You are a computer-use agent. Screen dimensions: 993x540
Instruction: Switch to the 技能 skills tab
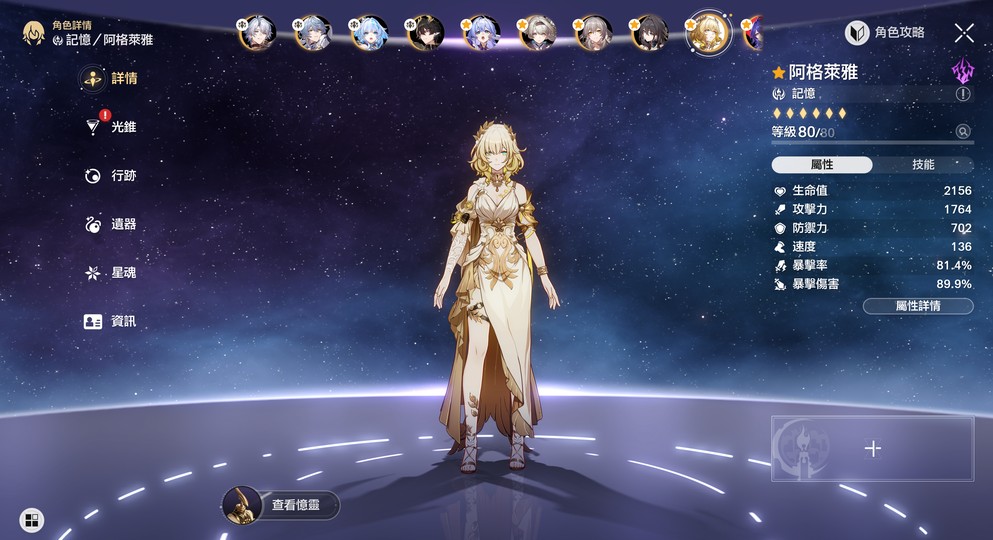click(x=923, y=165)
